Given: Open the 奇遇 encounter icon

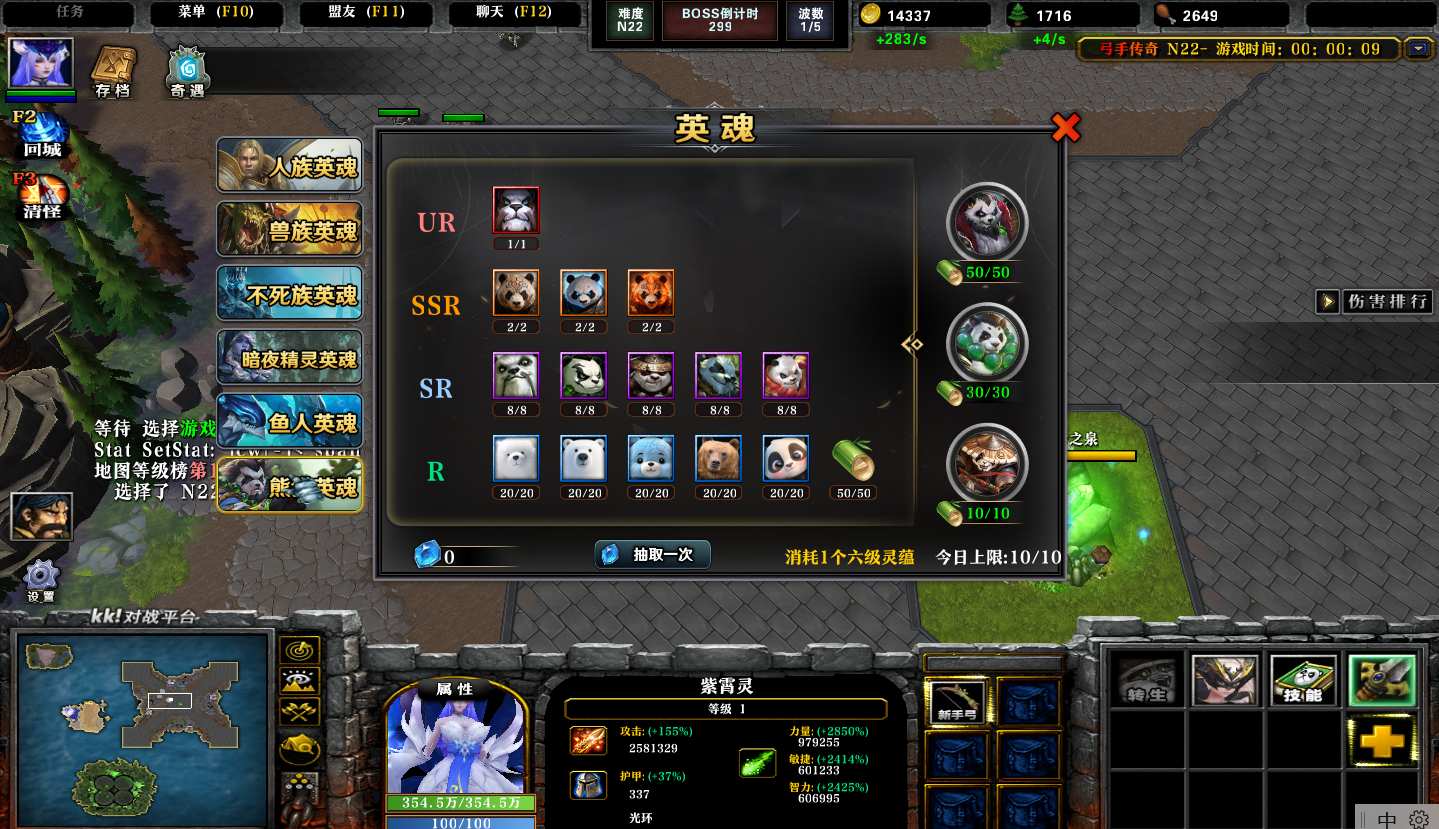Looking at the screenshot, I should (187, 70).
